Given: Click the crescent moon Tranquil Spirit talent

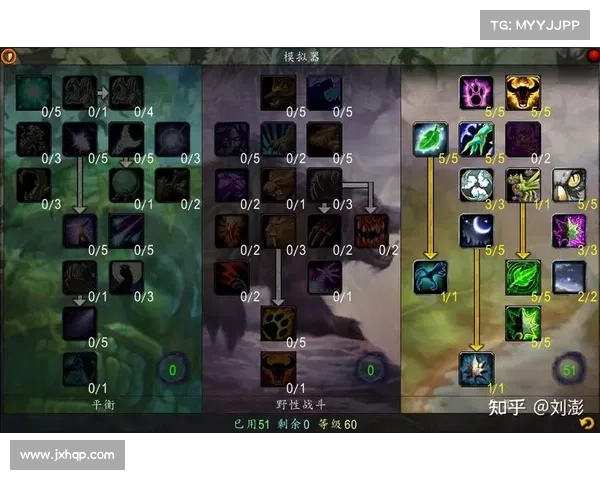Looking at the screenshot, I should tap(475, 230).
